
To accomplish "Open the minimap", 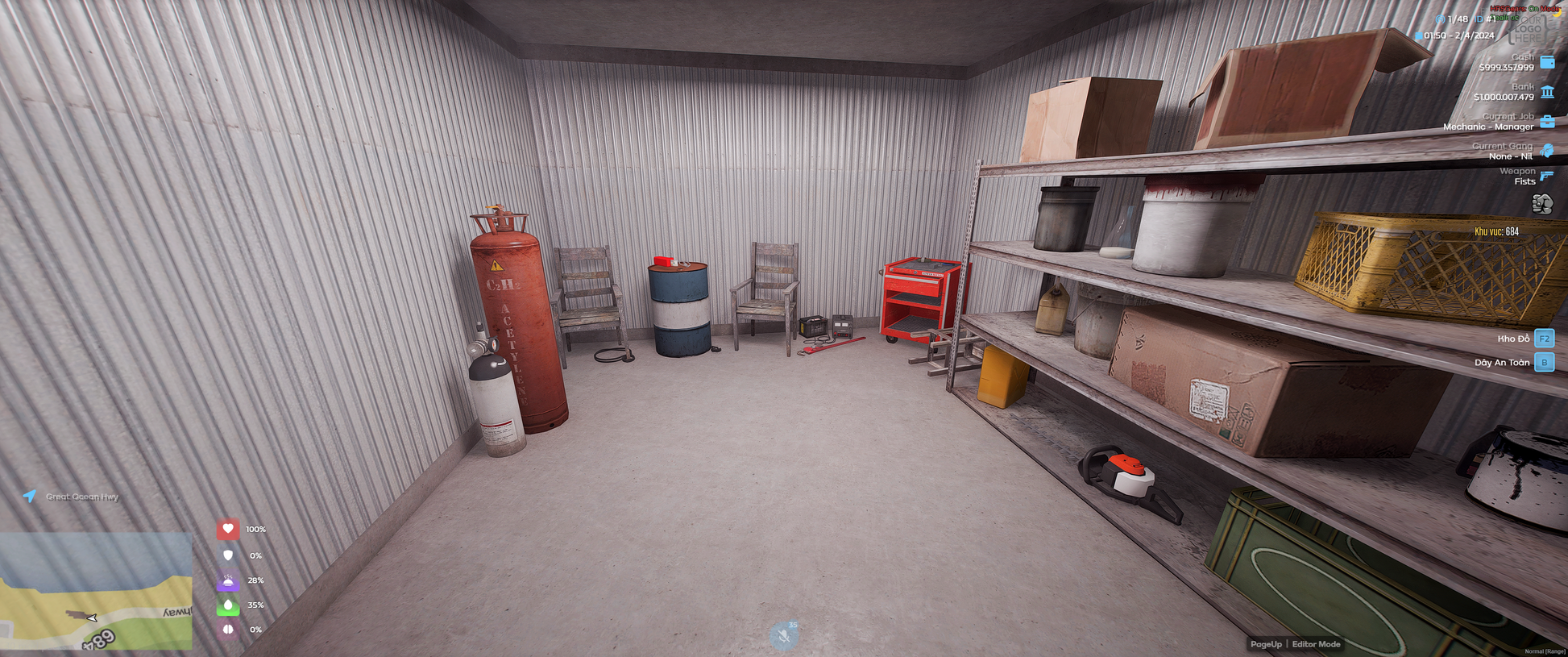I will coord(96,591).
